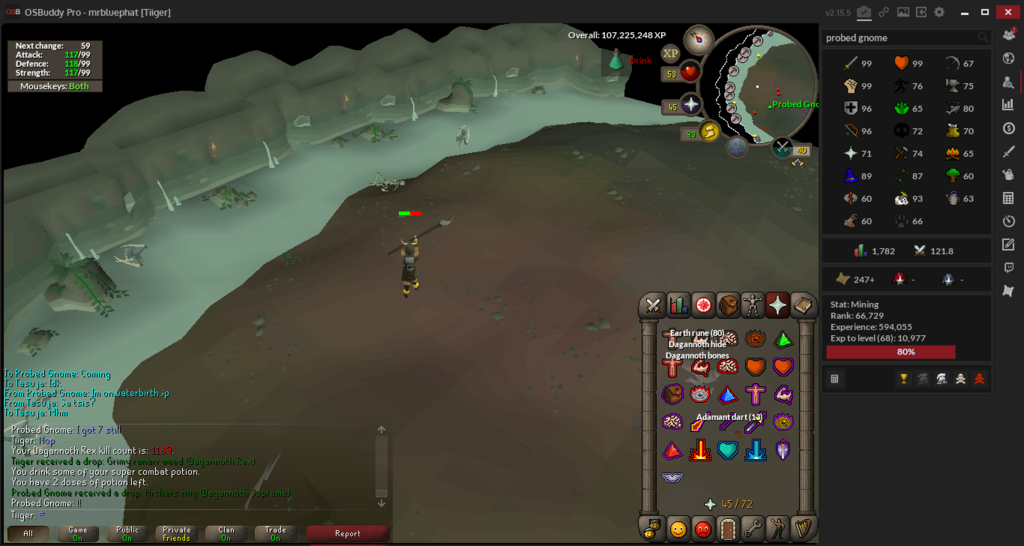1024x546 pixels.
Task: Open the Friends list smiley tab
Action: [x=678, y=529]
